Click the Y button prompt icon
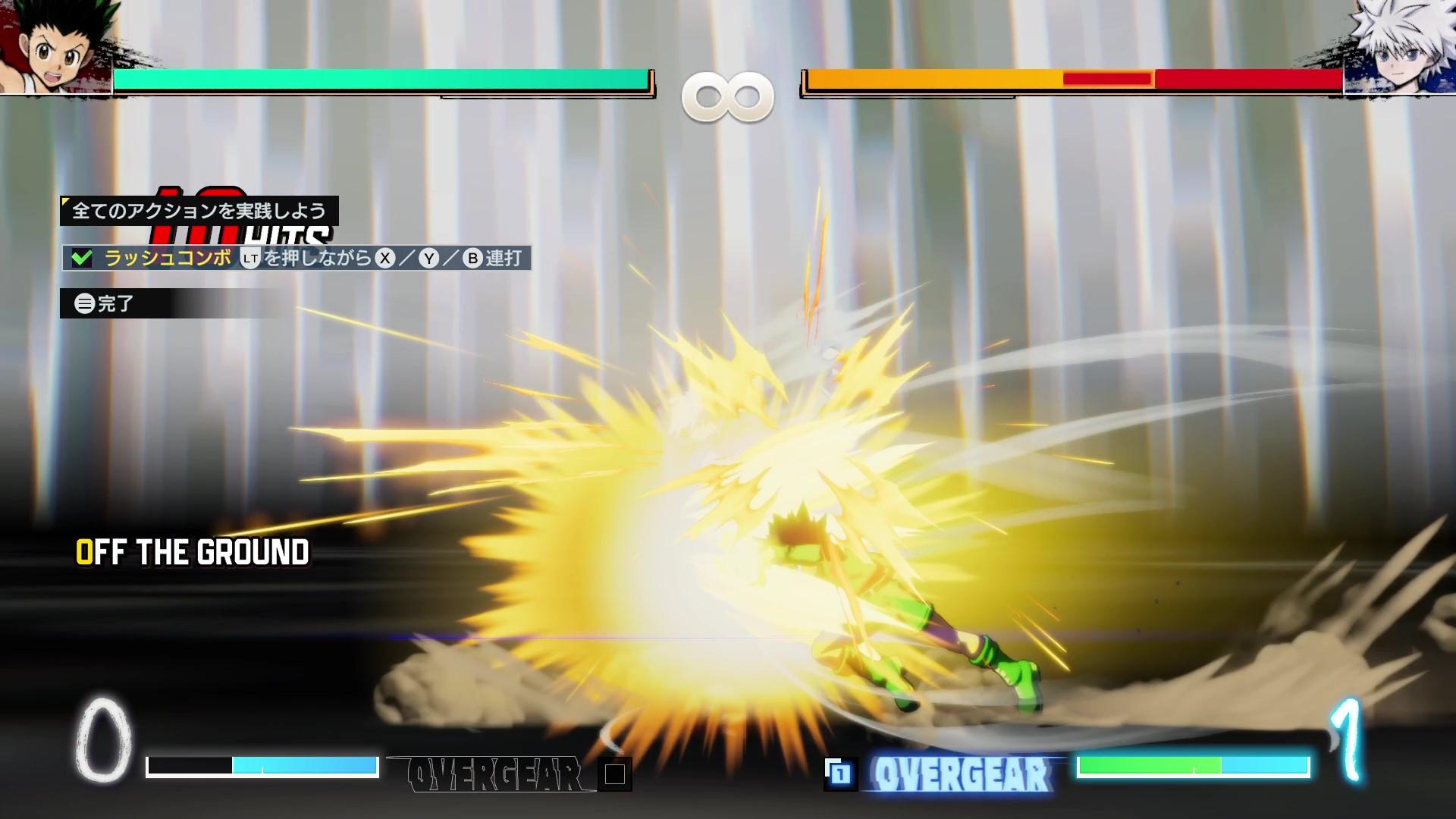Viewport: 1456px width, 819px height. pos(430,259)
